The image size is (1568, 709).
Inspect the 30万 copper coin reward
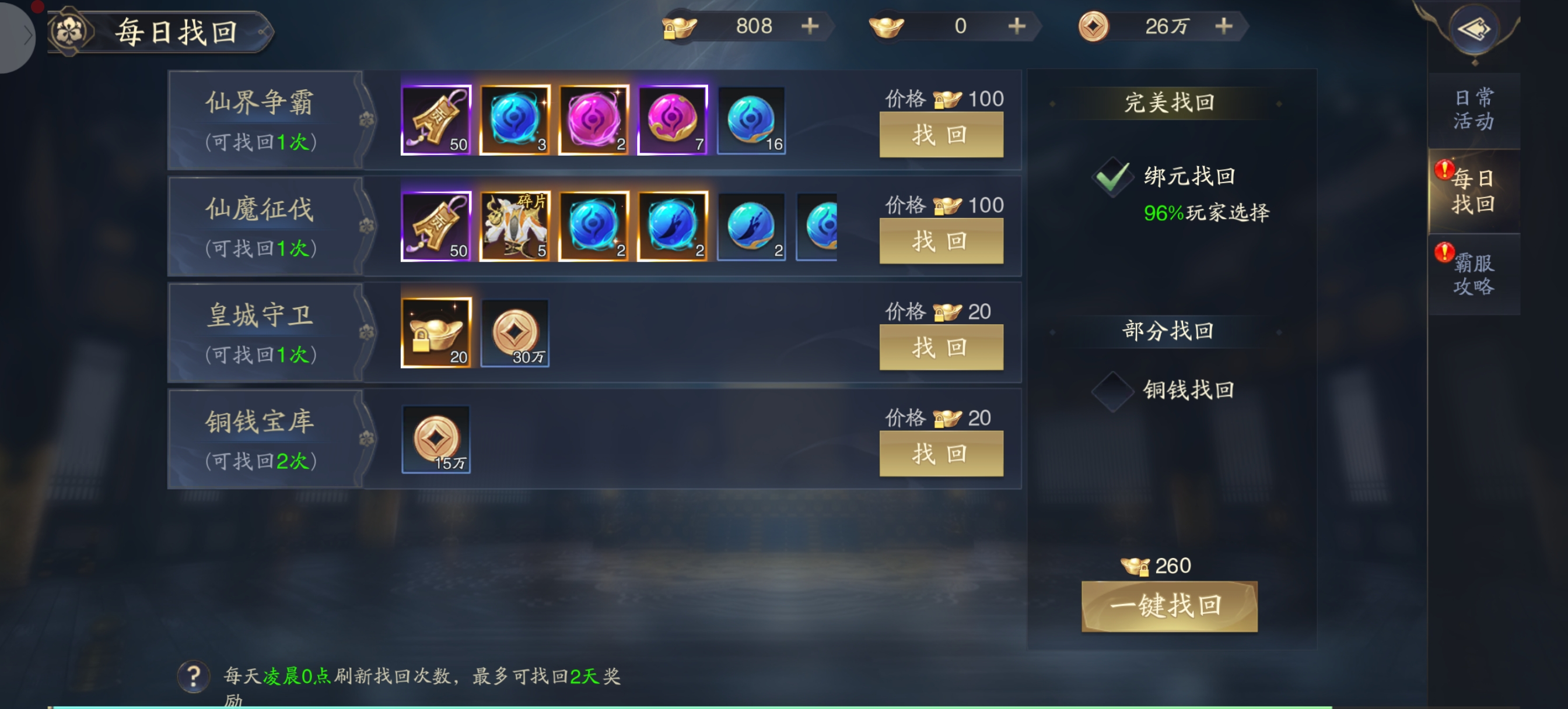[515, 333]
